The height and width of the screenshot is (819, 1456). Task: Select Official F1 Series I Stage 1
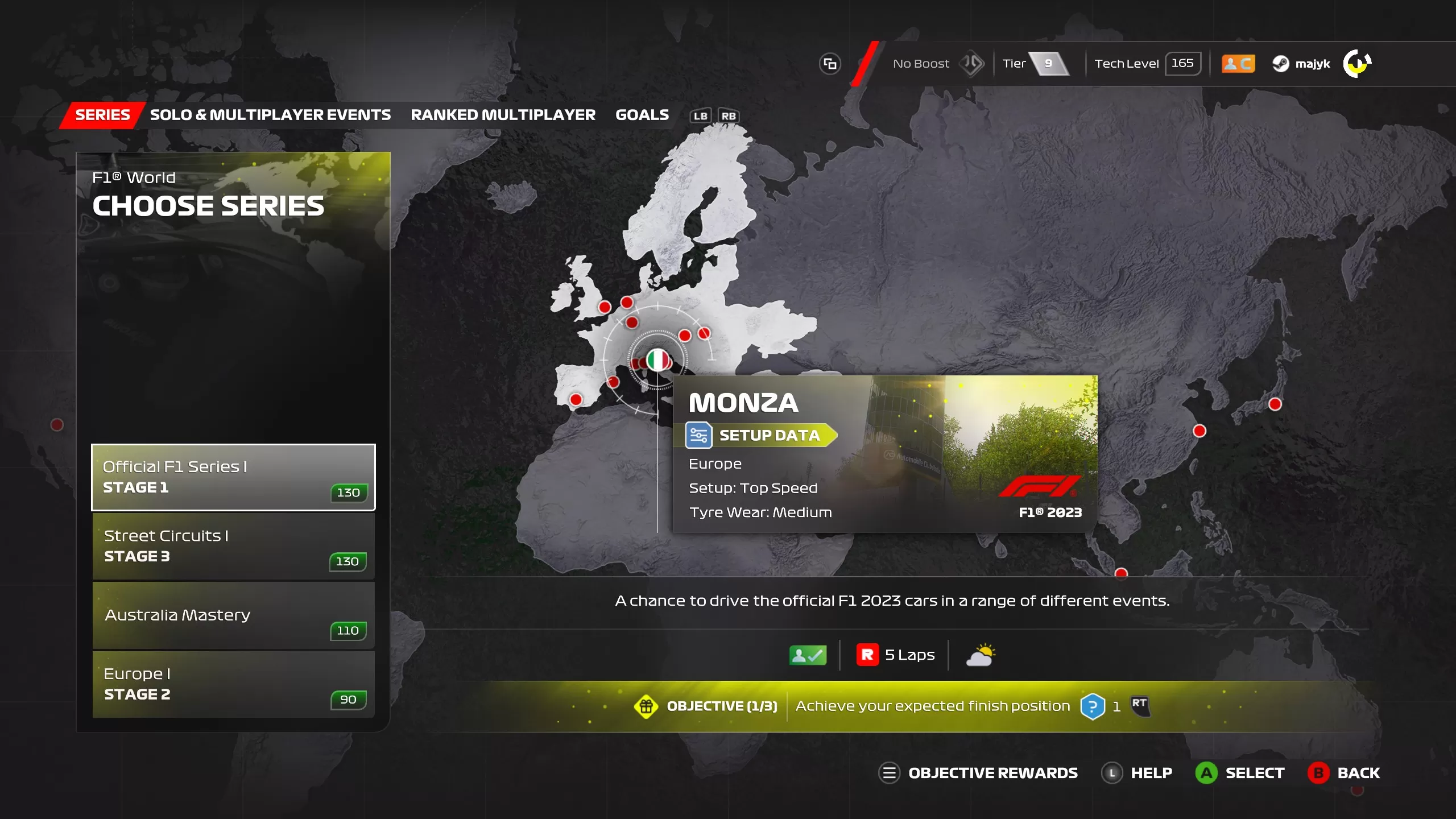point(233,477)
